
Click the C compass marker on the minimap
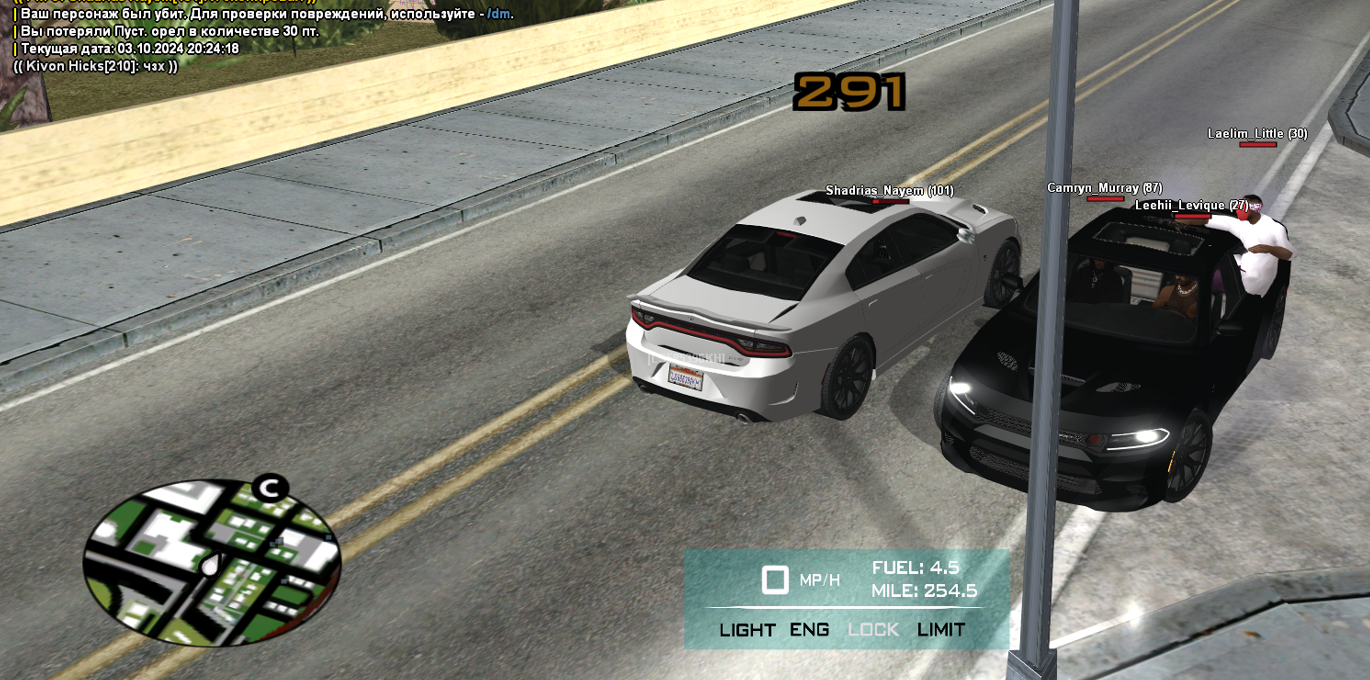tap(268, 488)
